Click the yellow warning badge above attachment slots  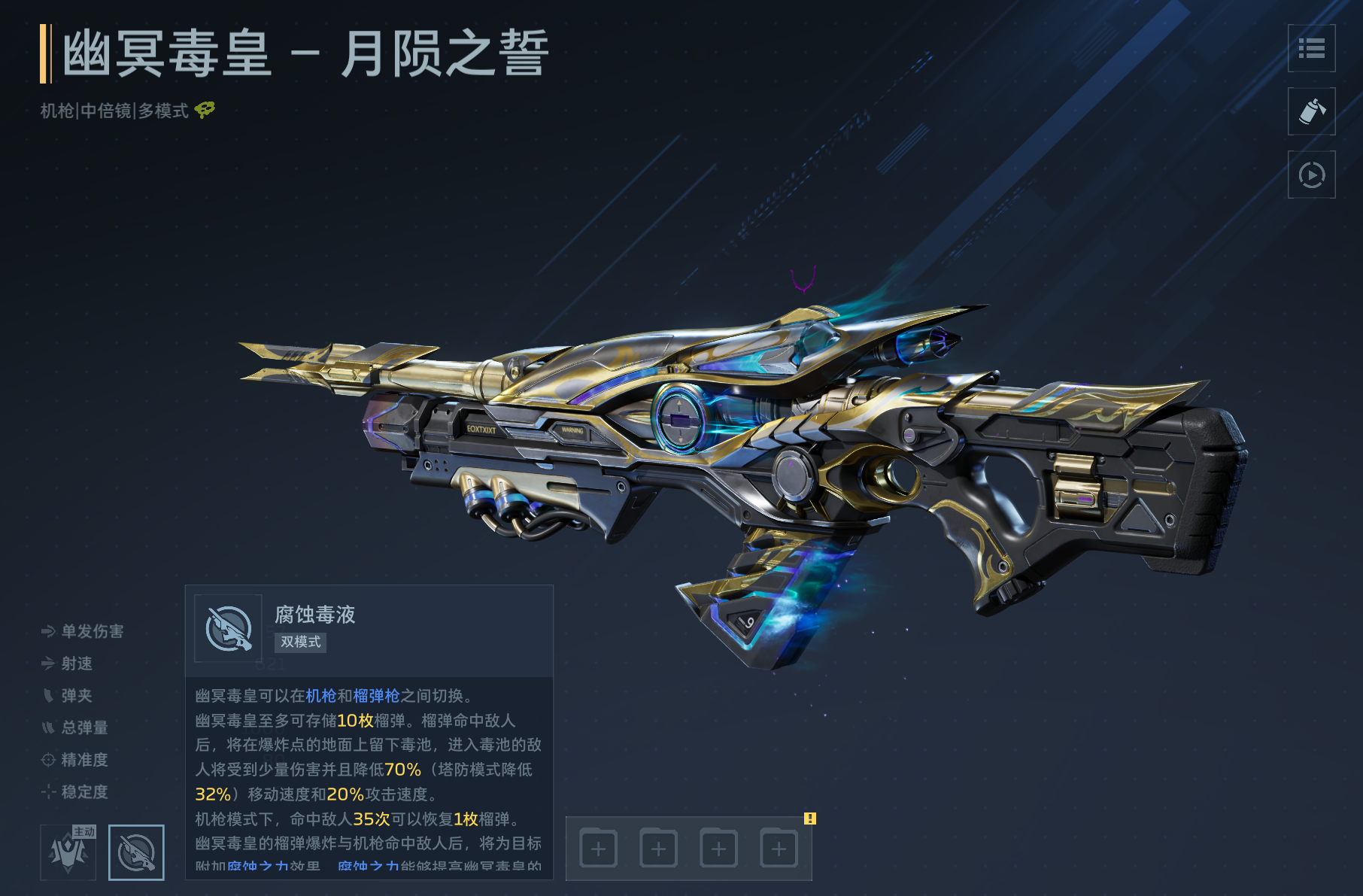click(810, 819)
